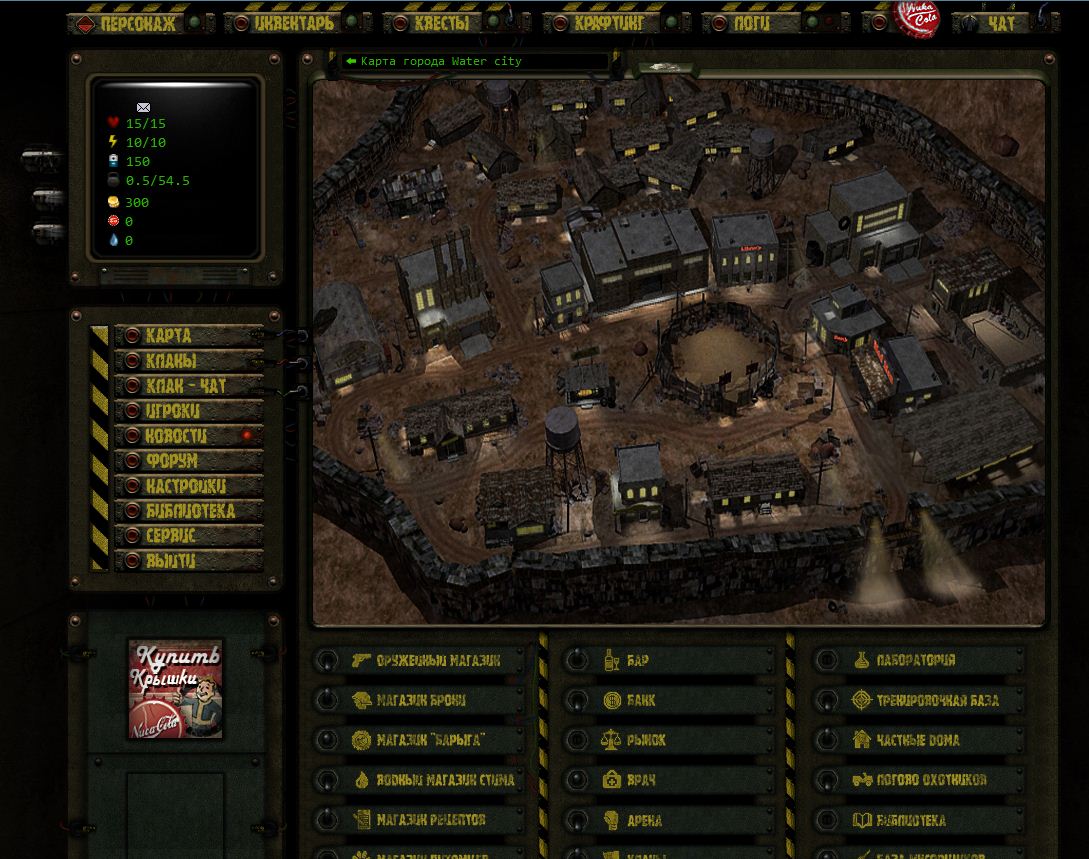Click the Купить Крышки banner
Image resolution: width=1089 pixels, height=859 pixels.
176,689
